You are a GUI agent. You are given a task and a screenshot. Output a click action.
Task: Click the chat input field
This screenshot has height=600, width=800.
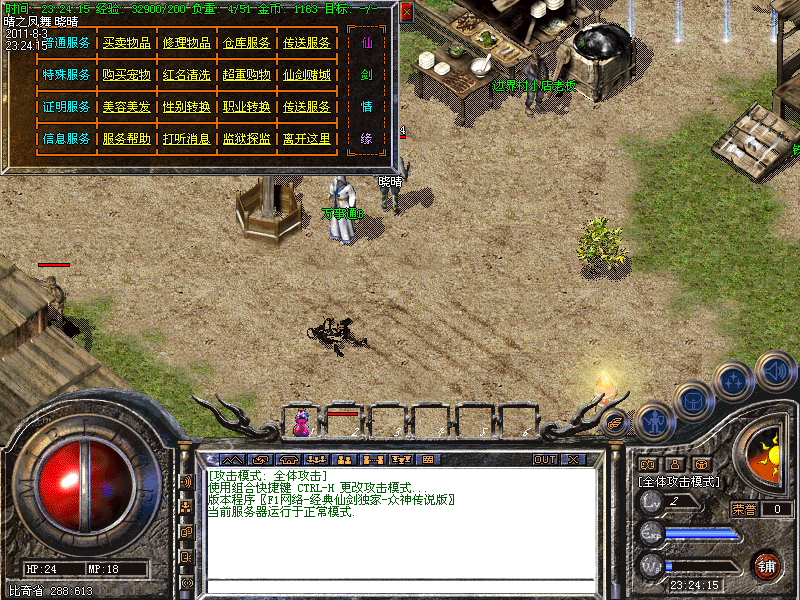[400, 587]
